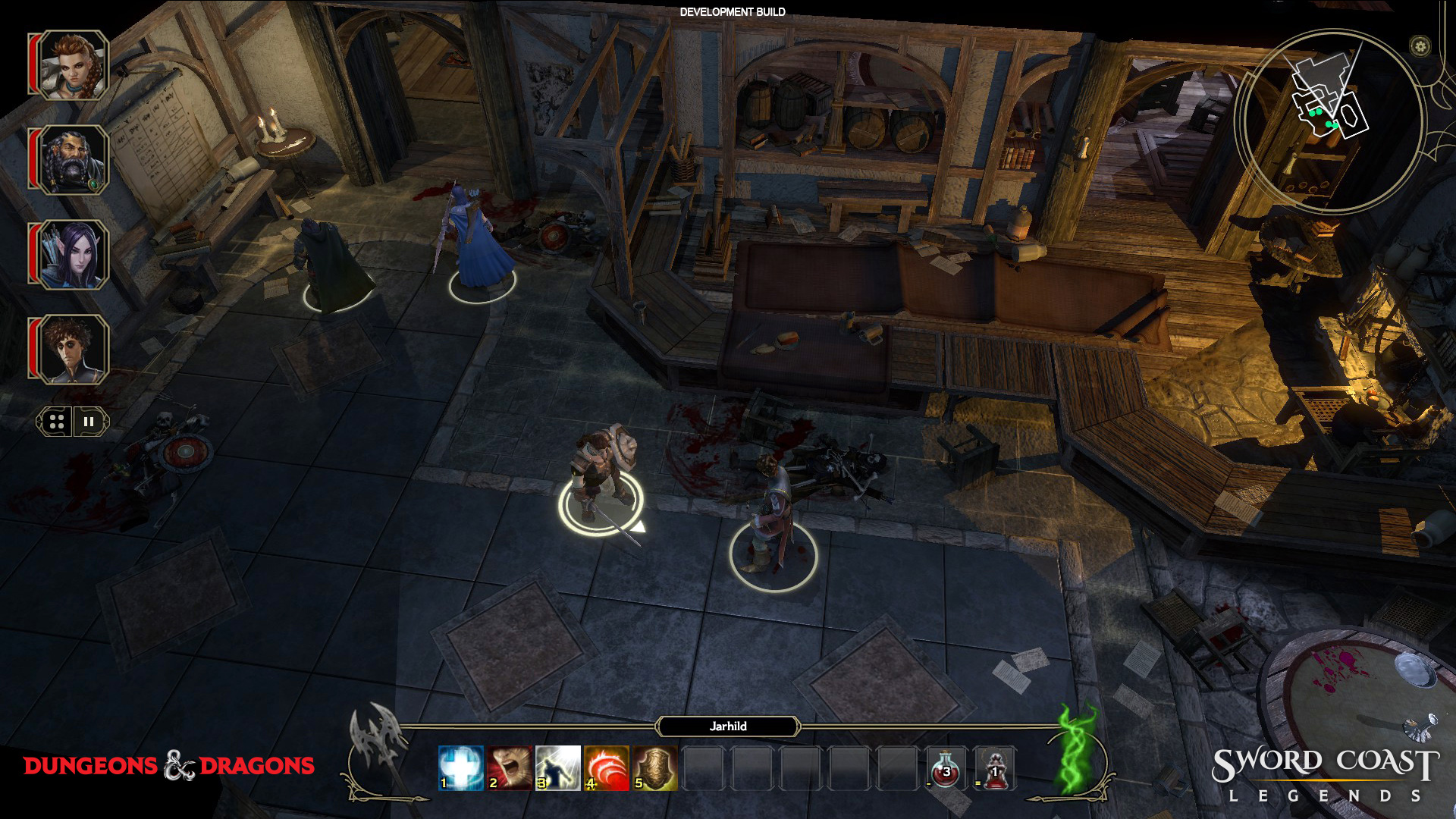Click the four-dot party formation button
This screenshot has height=819, width=1456.
click(x=56, y=422)
